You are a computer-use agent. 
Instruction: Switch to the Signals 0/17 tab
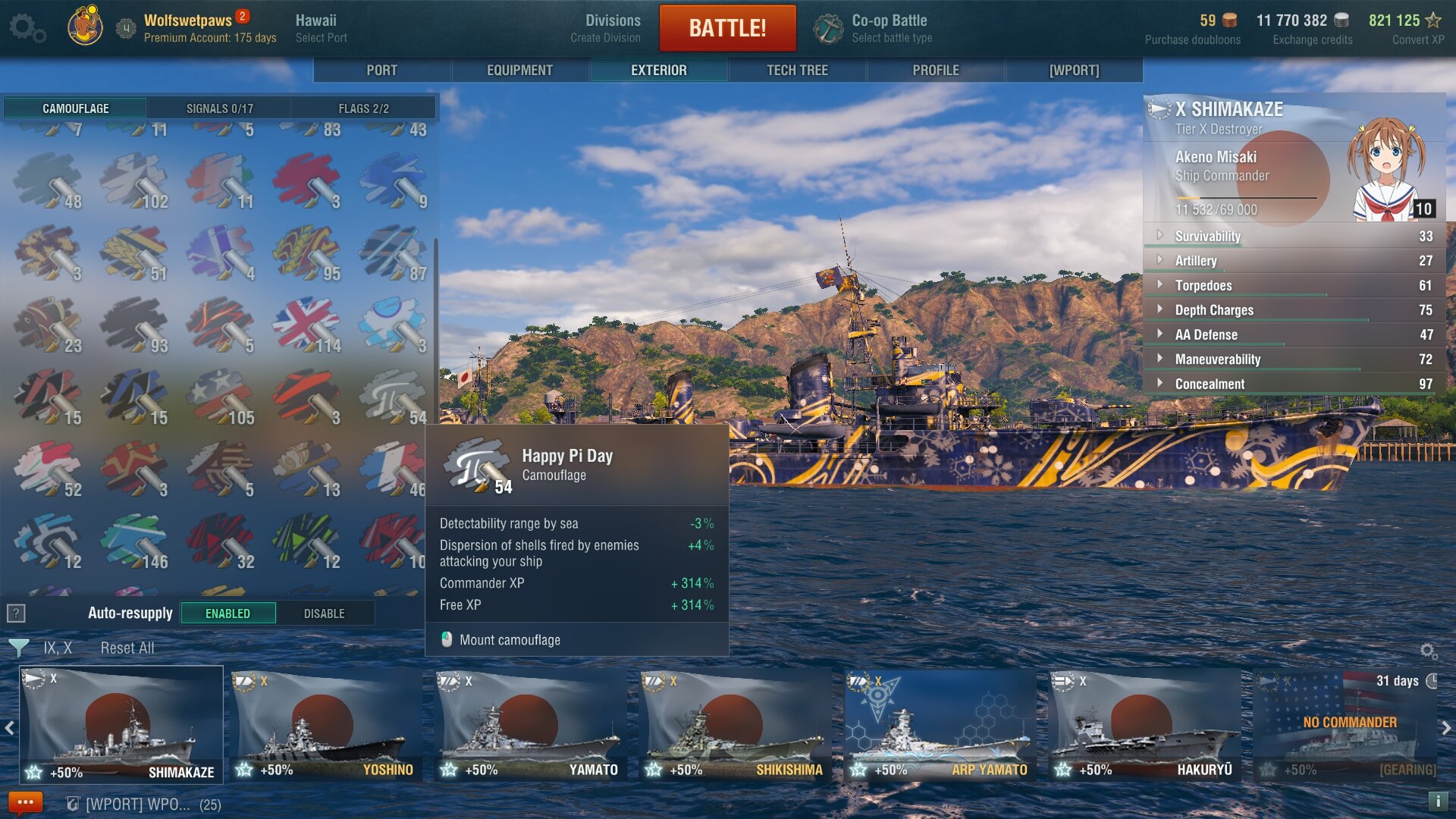point(219,108)
